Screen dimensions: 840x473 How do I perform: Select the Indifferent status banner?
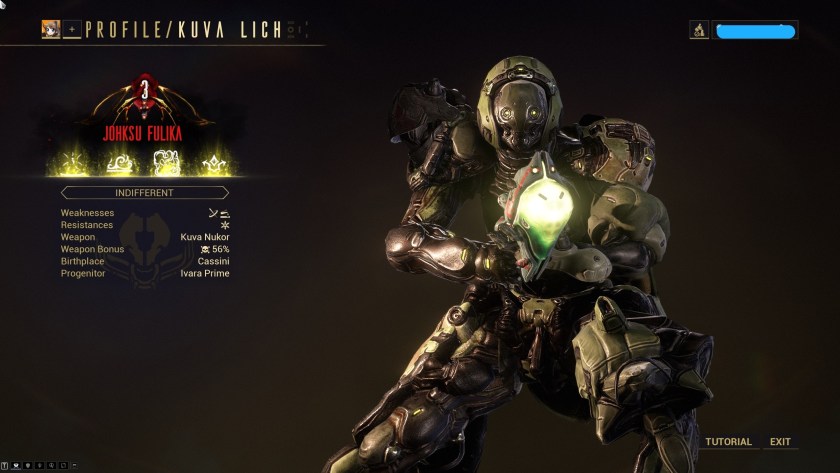coord(145,192)
